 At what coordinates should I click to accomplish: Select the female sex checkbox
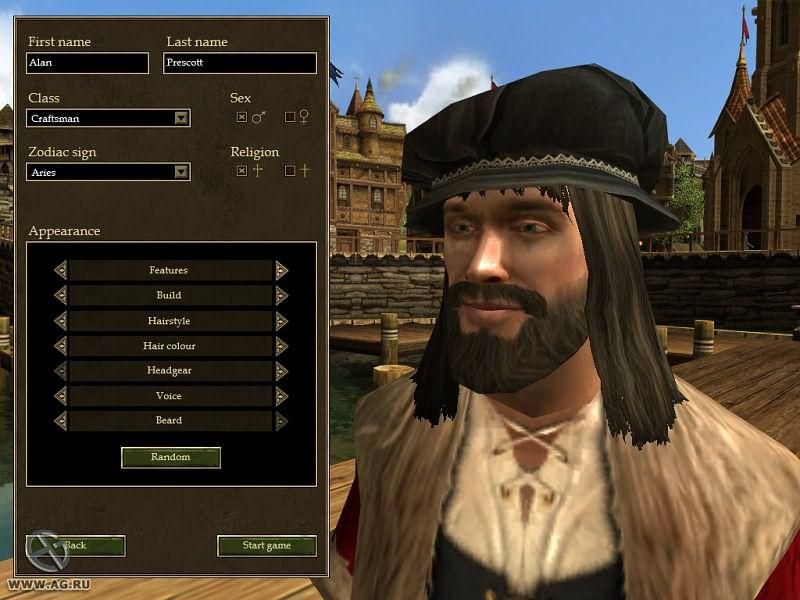[x=290, y=117]
